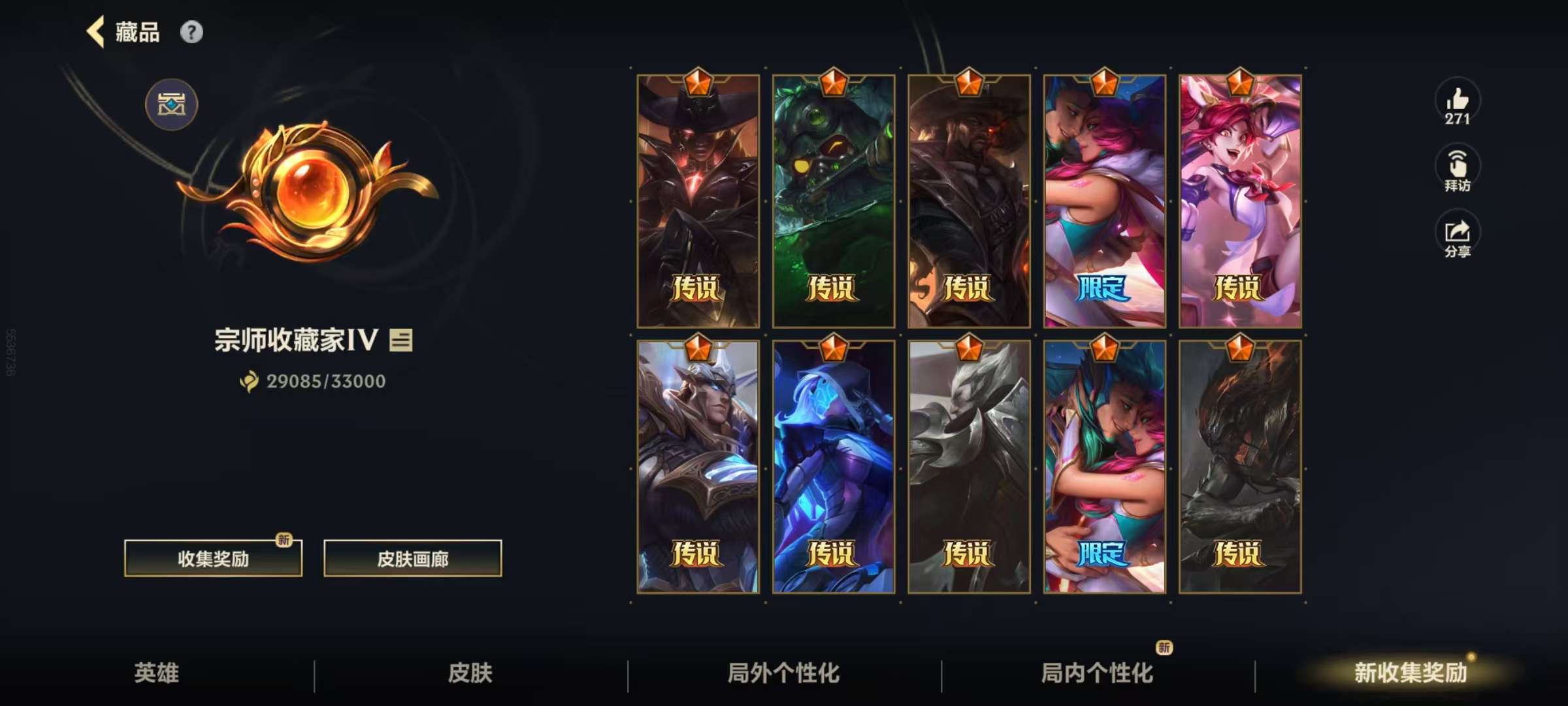The width and height of the screenshot is (1568, 706).
Task: Select the green gas-mask skin card
Action: 833,201
